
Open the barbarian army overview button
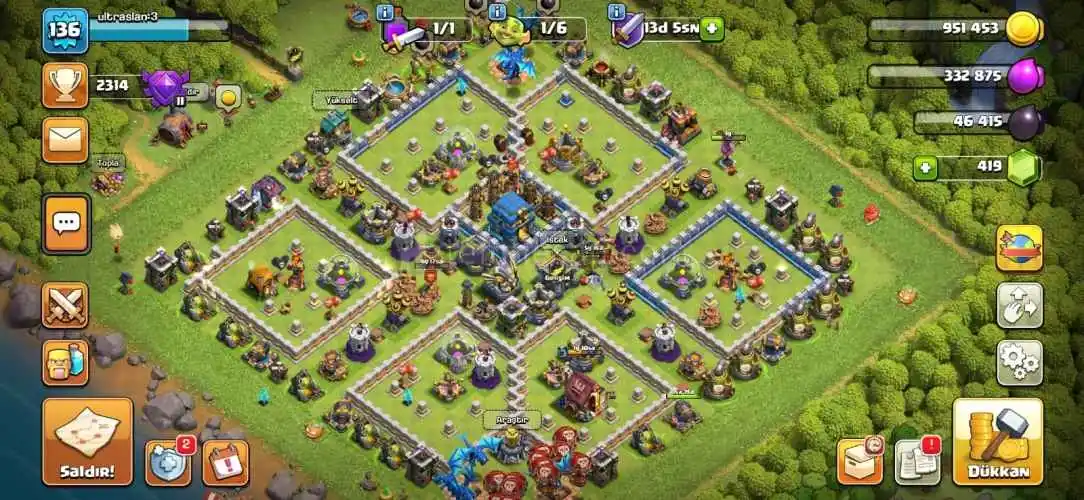click(x=65, y=362)
